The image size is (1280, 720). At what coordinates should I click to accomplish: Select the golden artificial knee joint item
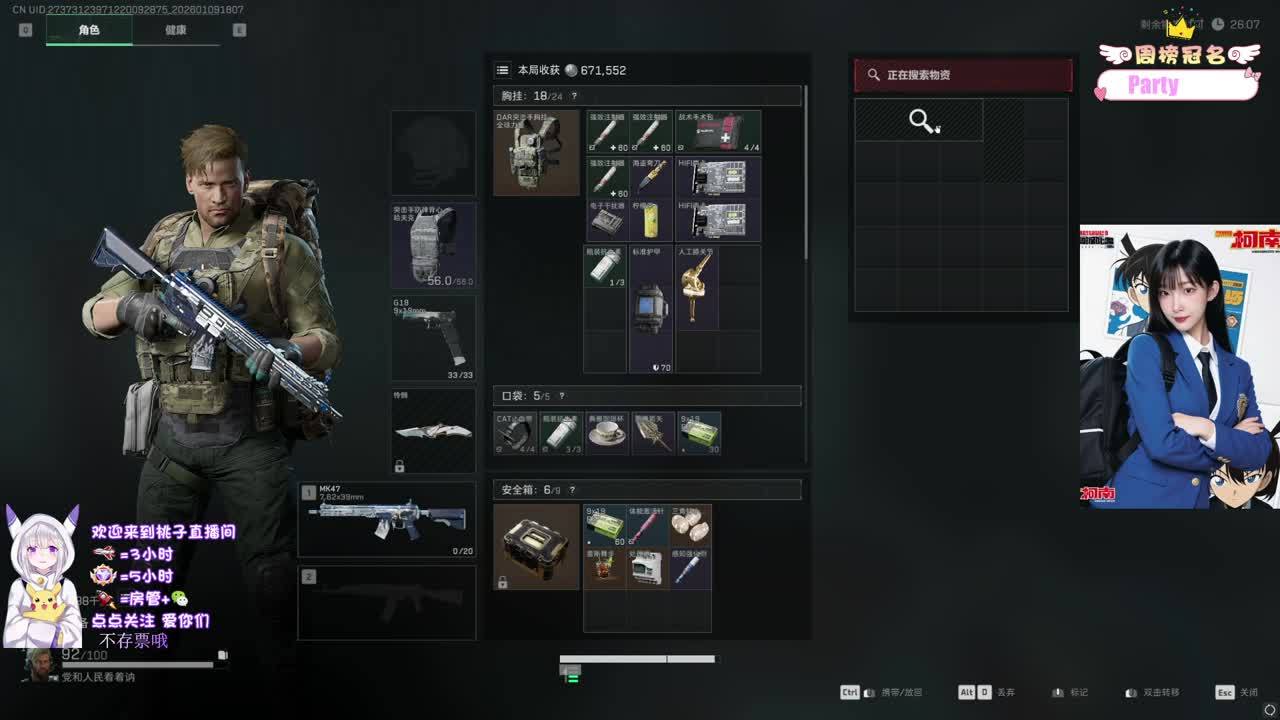coord(696,287)
